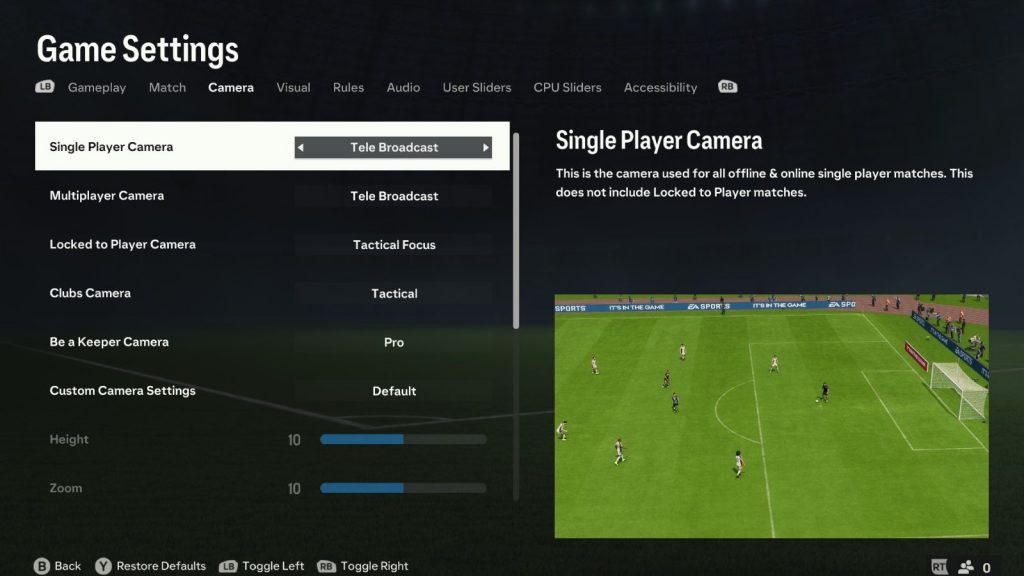
Task: Click the camera preview thumbnail
Action: point(771,416)
